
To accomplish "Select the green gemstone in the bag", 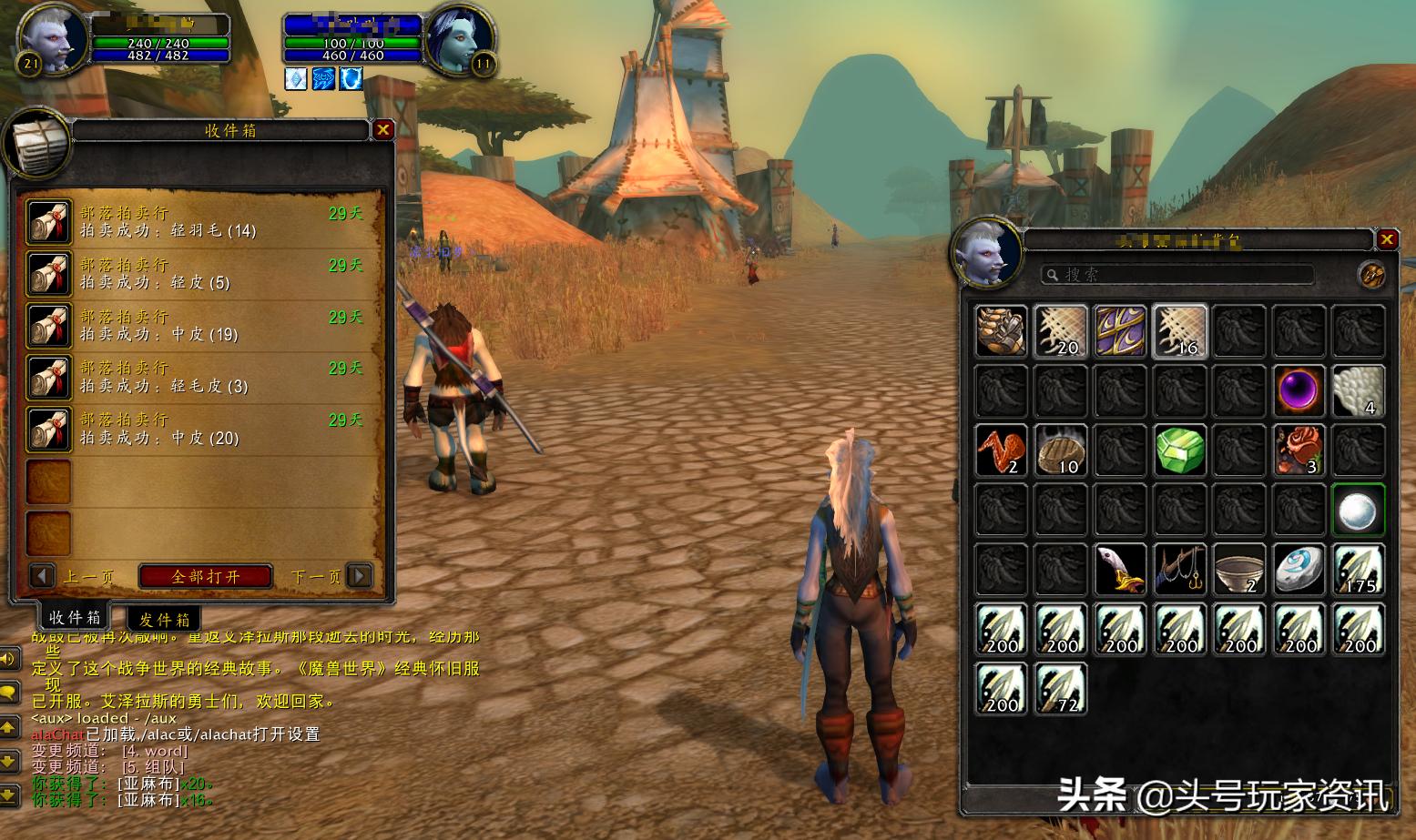I will click(1180, 450).
